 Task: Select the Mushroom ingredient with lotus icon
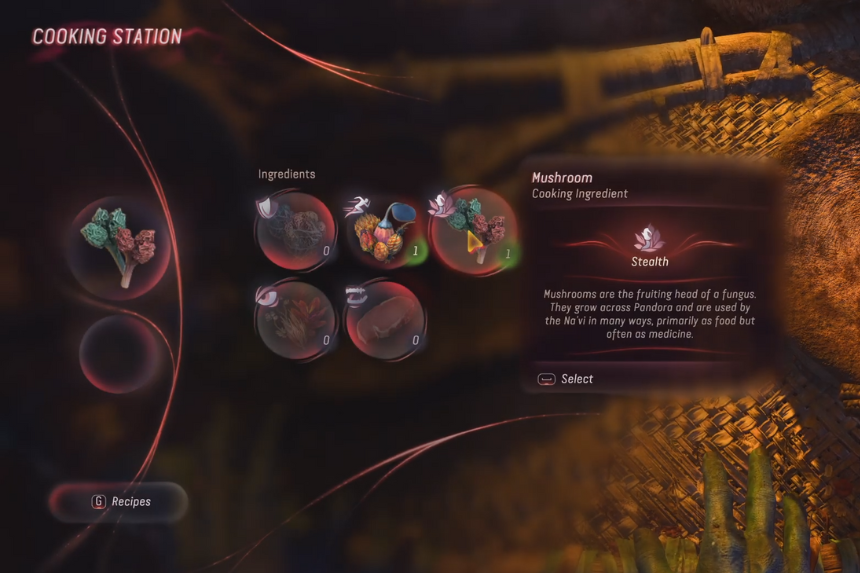coord(473,230)
